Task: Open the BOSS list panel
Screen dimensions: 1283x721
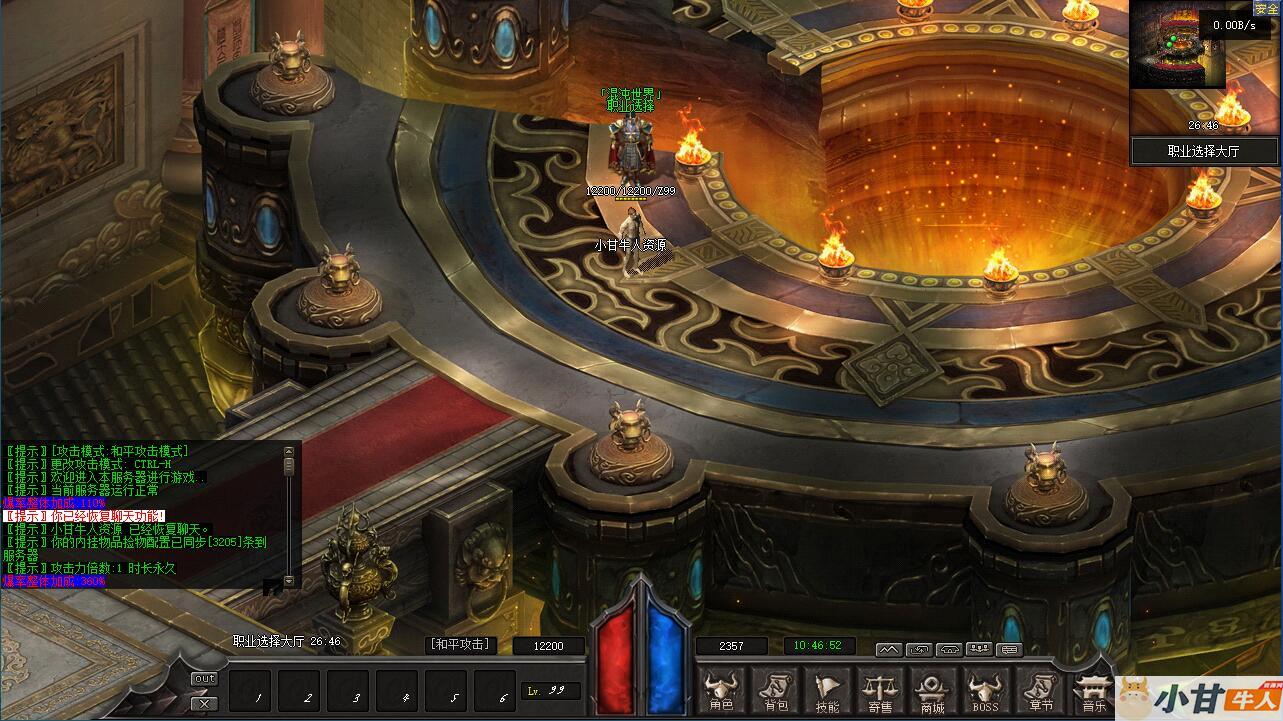Action: tap(986, 691)
